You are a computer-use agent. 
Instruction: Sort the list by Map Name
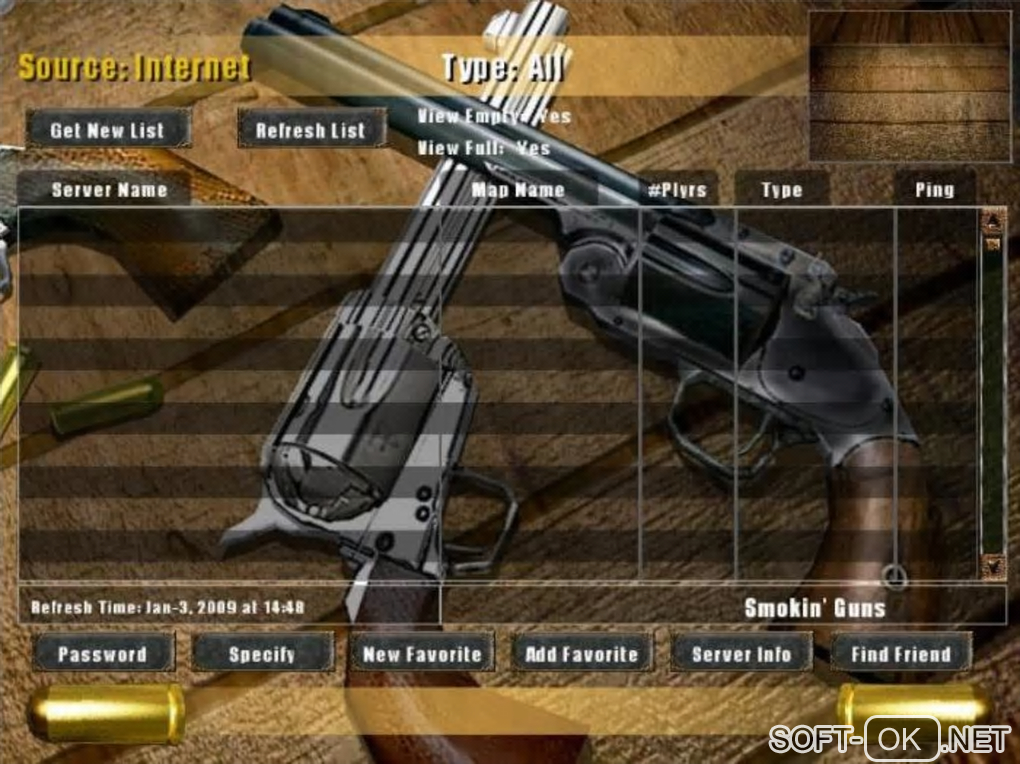click(518, 189)
